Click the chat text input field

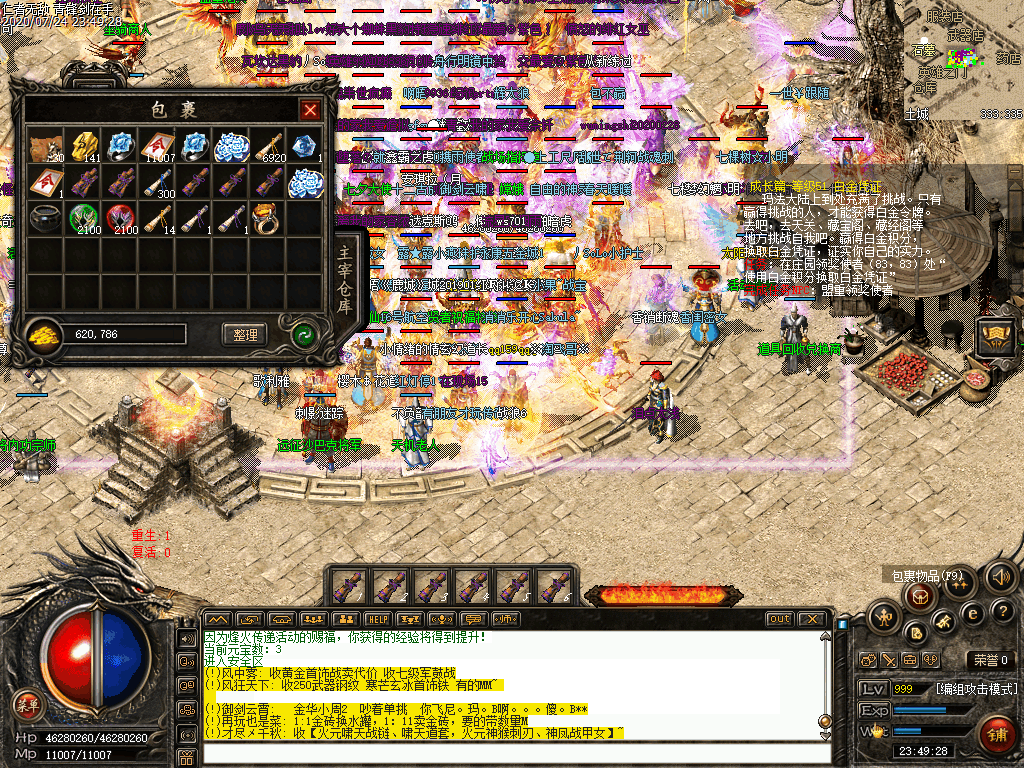tap(510, 753)
